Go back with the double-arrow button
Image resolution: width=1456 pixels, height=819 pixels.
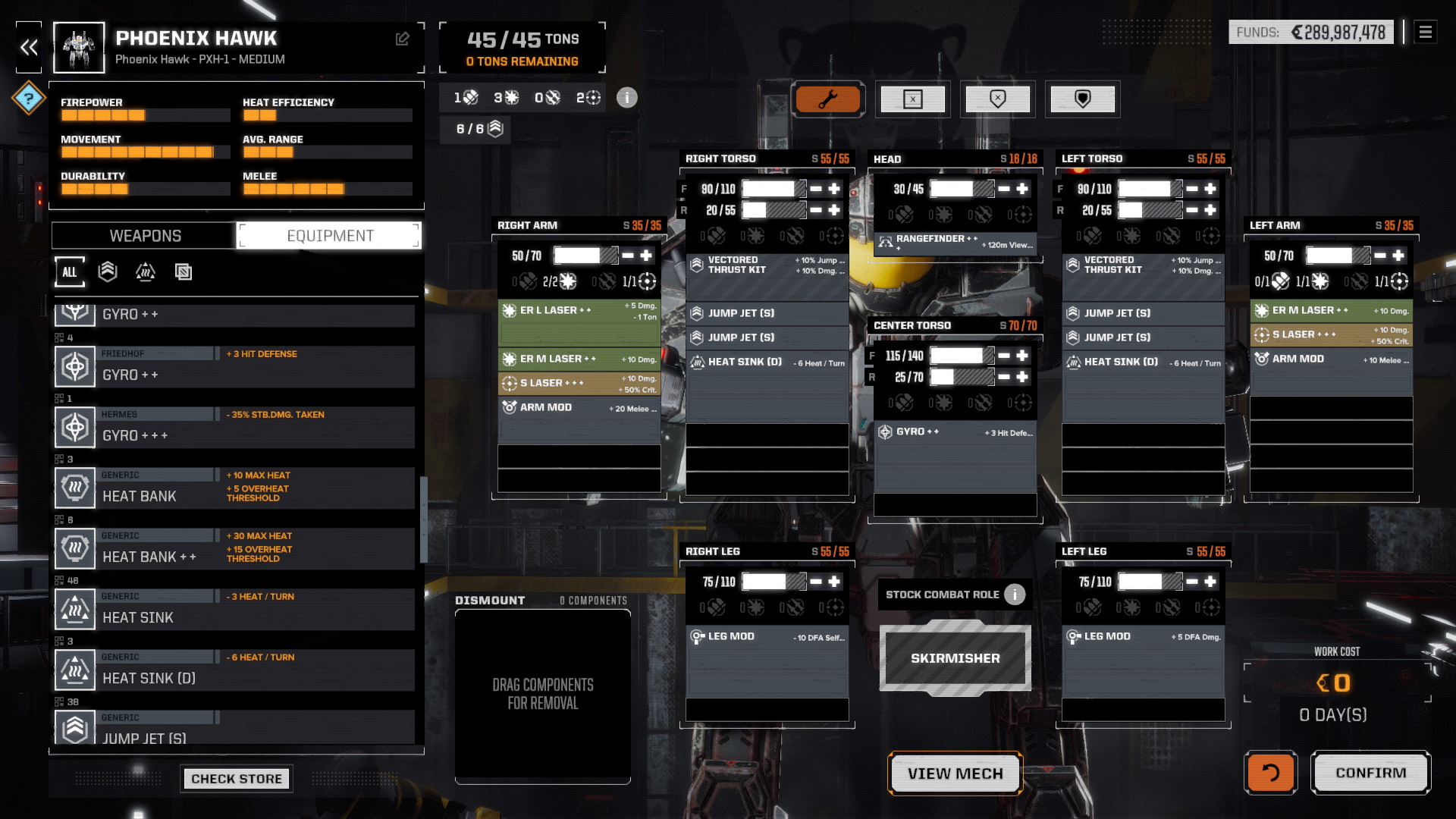coord(29,48)
